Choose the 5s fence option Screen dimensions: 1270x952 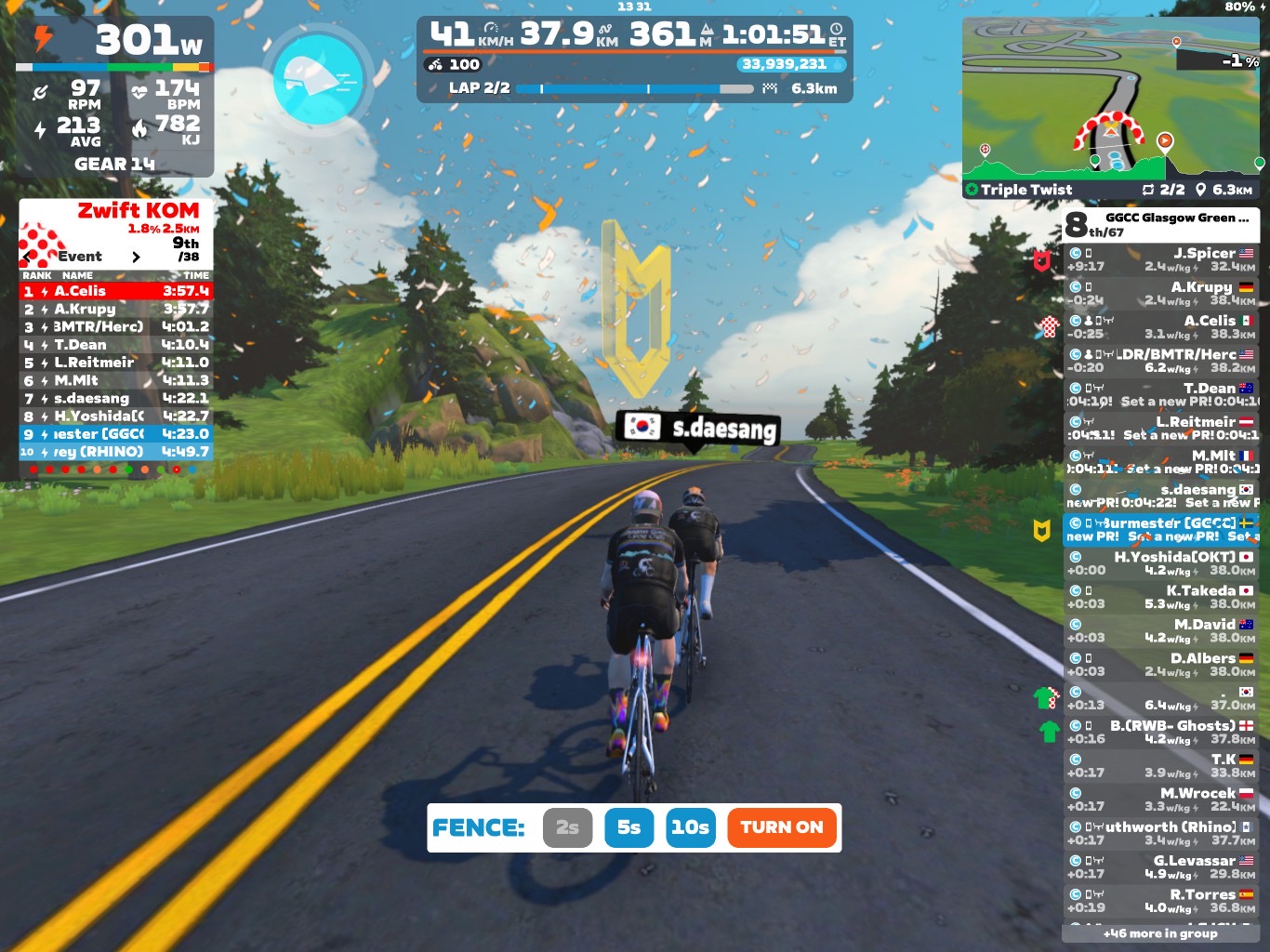pos(628,827)
